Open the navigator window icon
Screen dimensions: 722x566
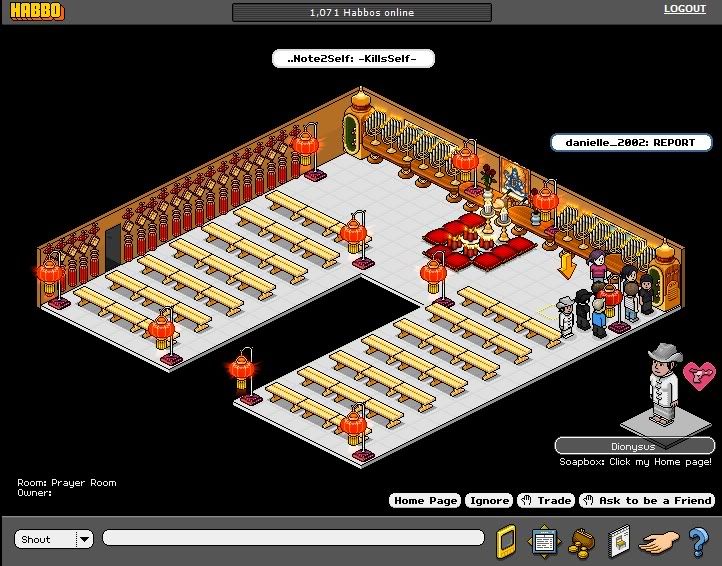point(543,540)
